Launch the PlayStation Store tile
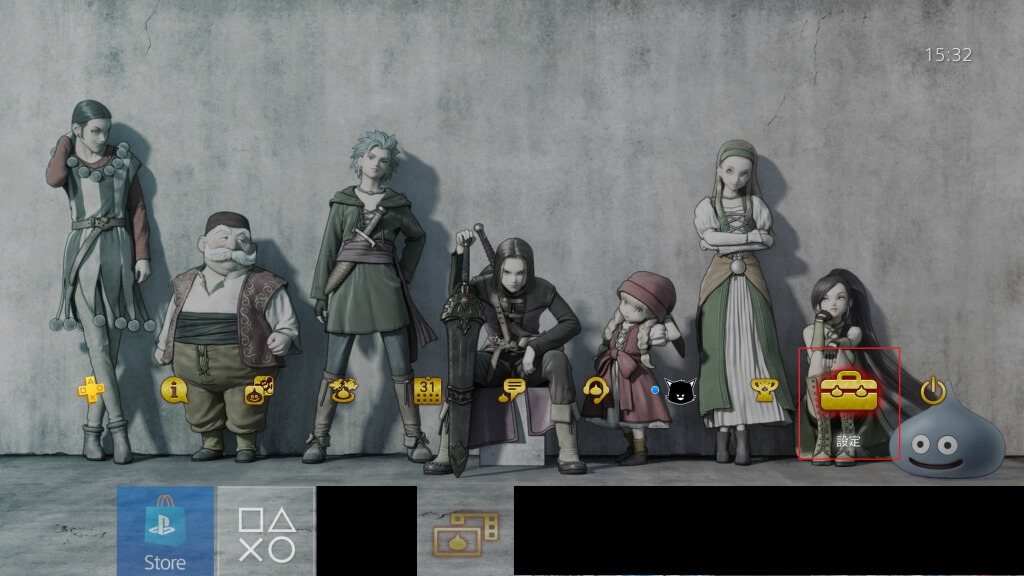Image resolution: width=1024 pixels, height=576 pixels. 165,531
